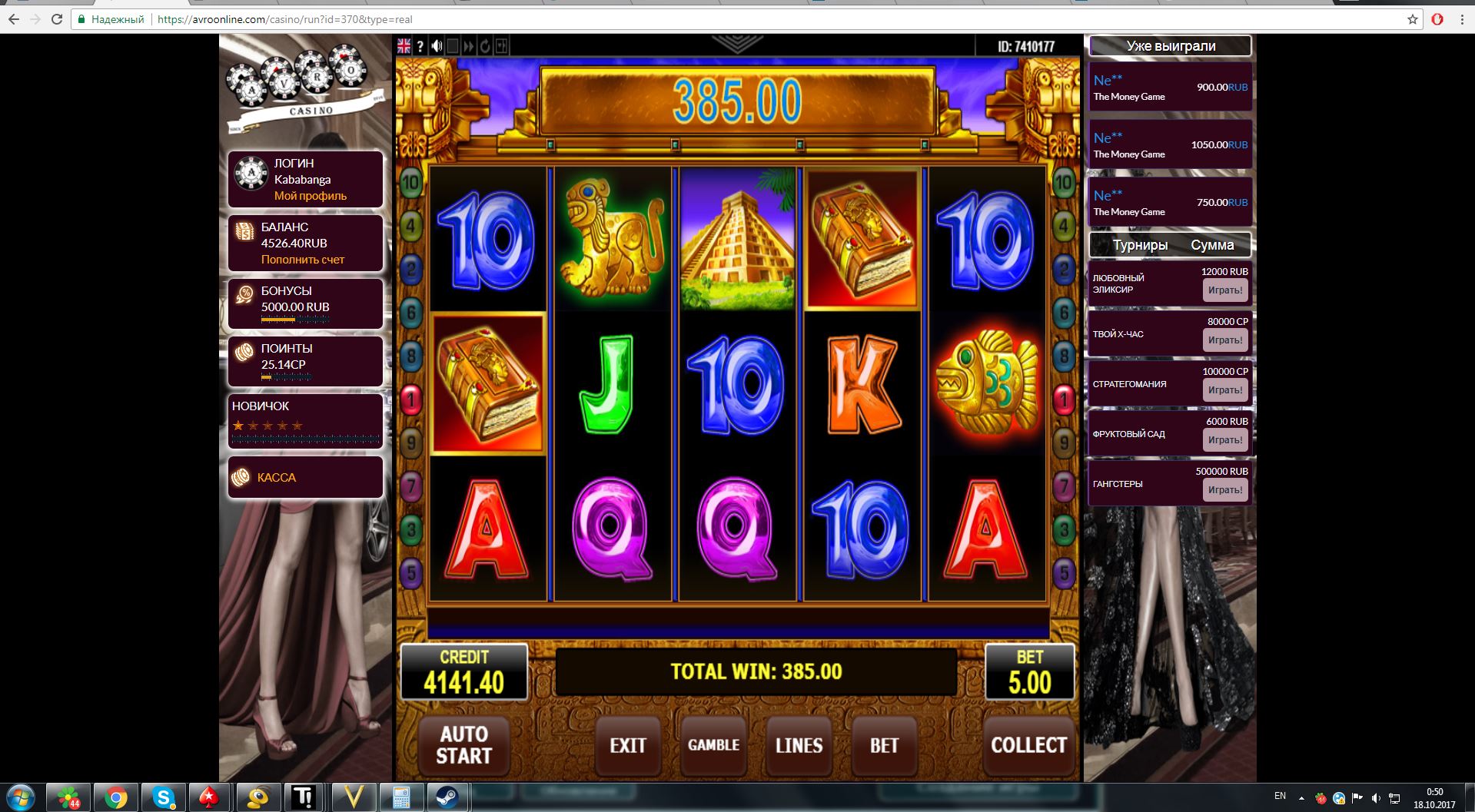Adjust the bet with the BET button
Image resolution: width=1475 pixels, height=812 pixels.
[884, 745]
